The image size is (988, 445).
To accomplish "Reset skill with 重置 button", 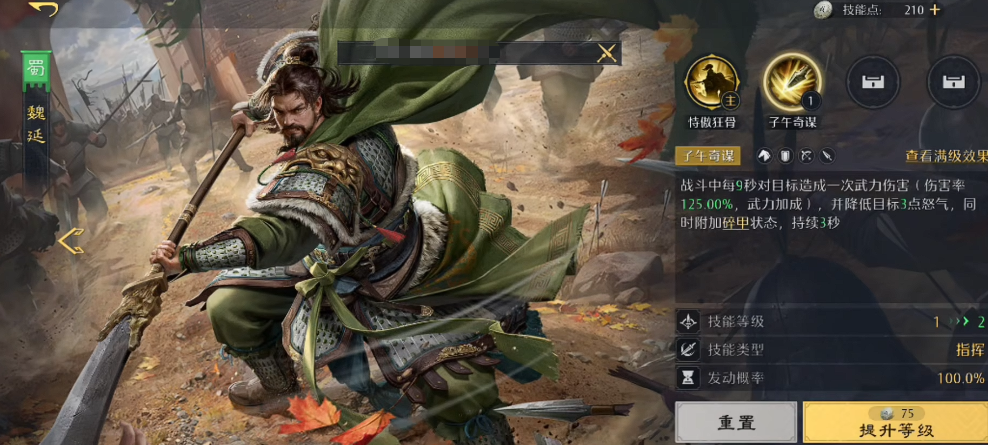I will coord(736,423).
